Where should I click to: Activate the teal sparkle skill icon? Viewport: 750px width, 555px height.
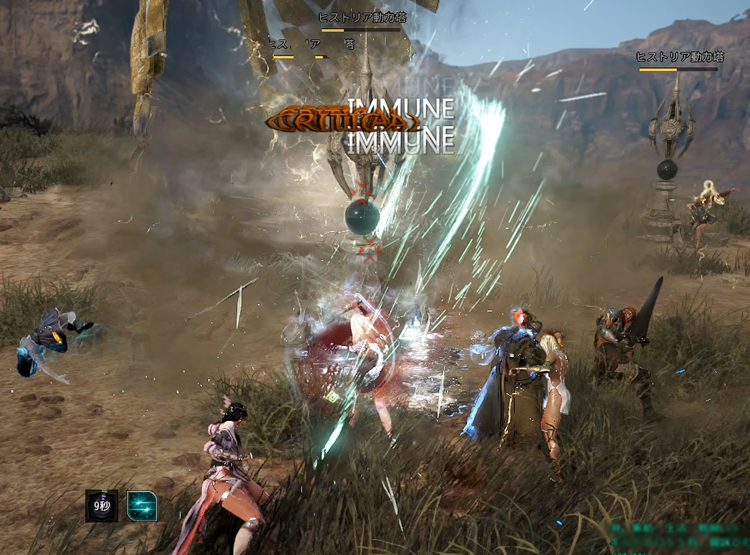coord(141,506)
